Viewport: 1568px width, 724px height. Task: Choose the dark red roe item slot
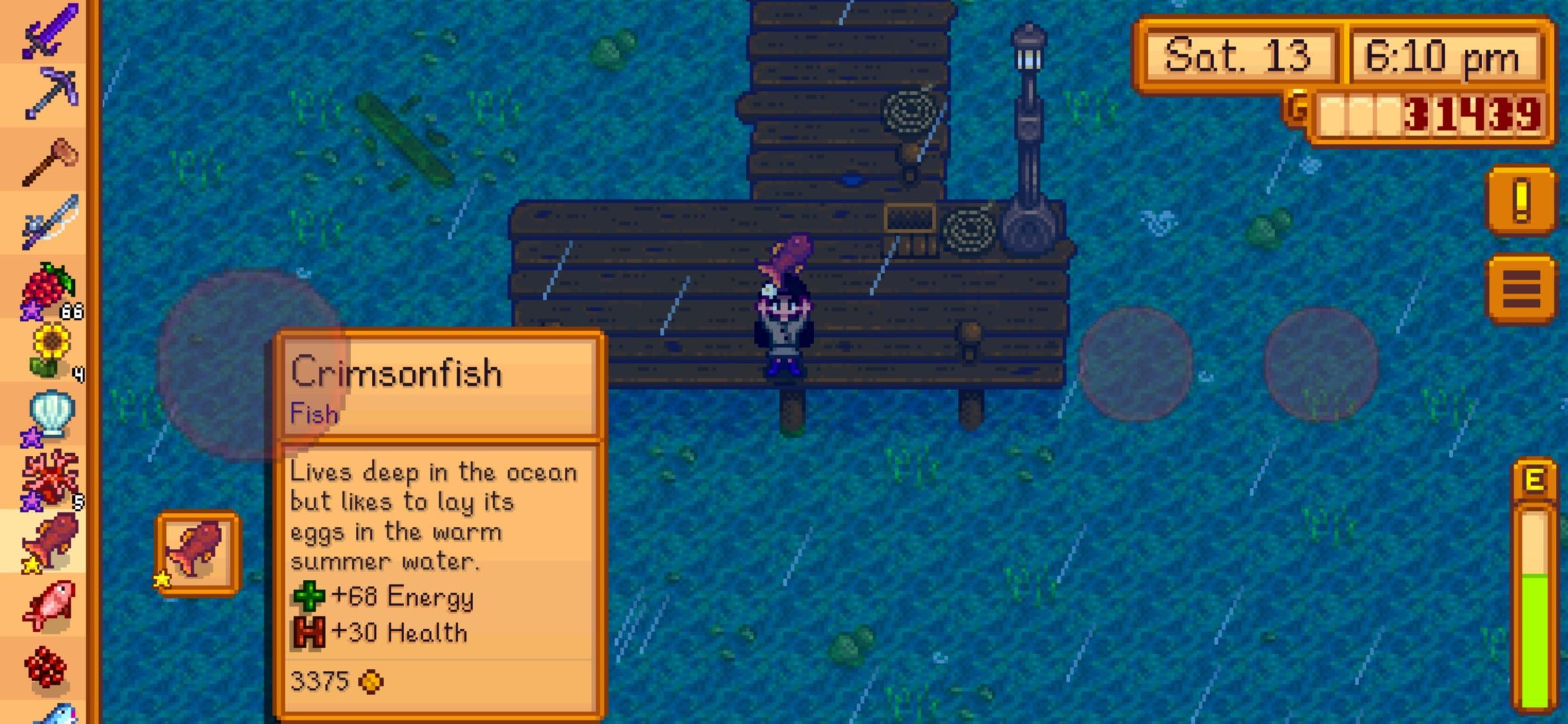tap(48, 667)
